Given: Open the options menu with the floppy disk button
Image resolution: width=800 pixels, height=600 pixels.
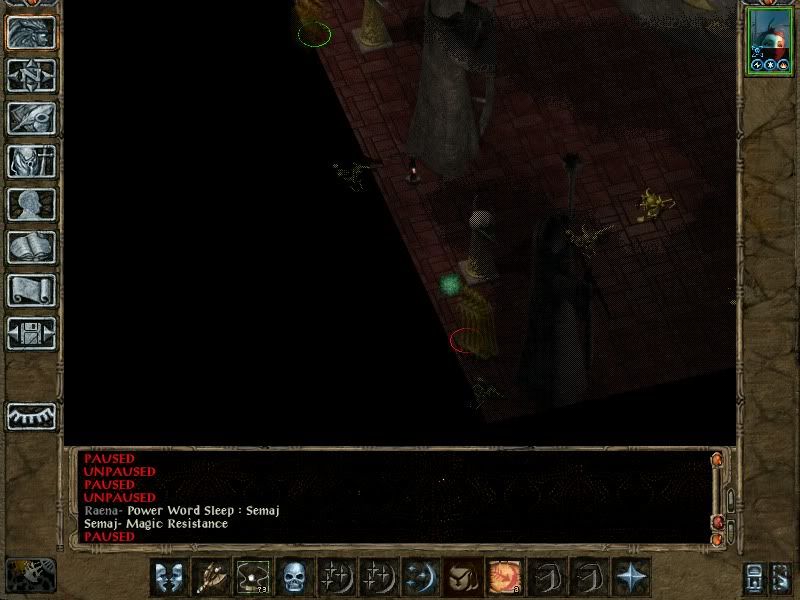Looking at the screenshot, I should point(31,333).
